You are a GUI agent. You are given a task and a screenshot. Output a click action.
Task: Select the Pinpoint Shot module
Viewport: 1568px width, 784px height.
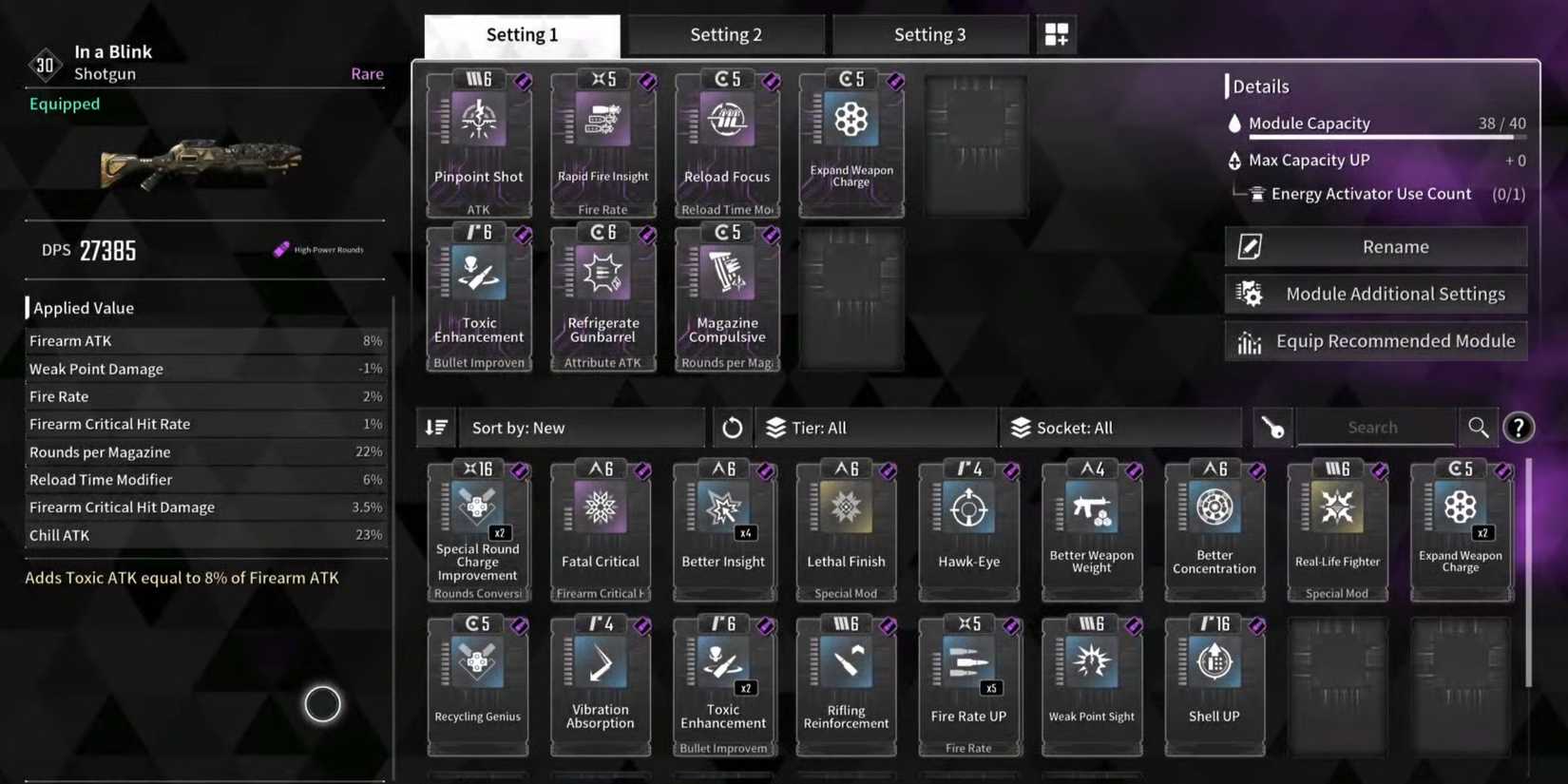(478, 143)
